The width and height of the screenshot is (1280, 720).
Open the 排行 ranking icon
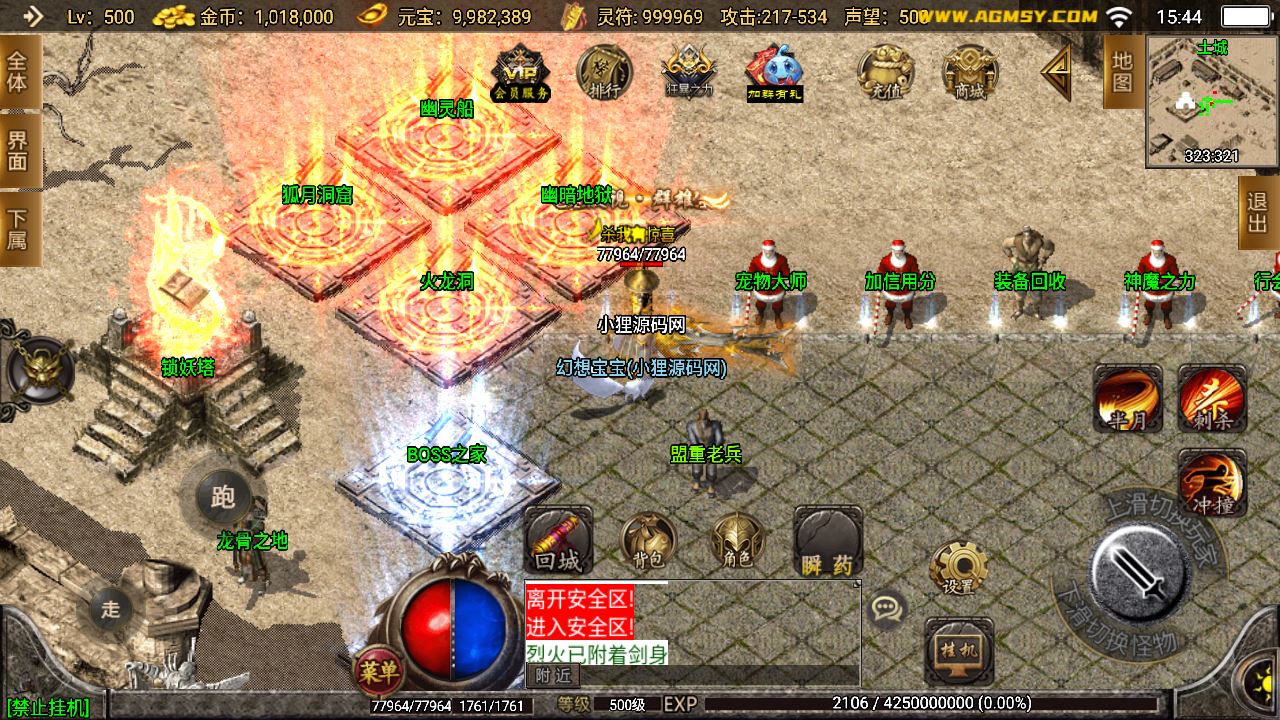tap(604, 73)
